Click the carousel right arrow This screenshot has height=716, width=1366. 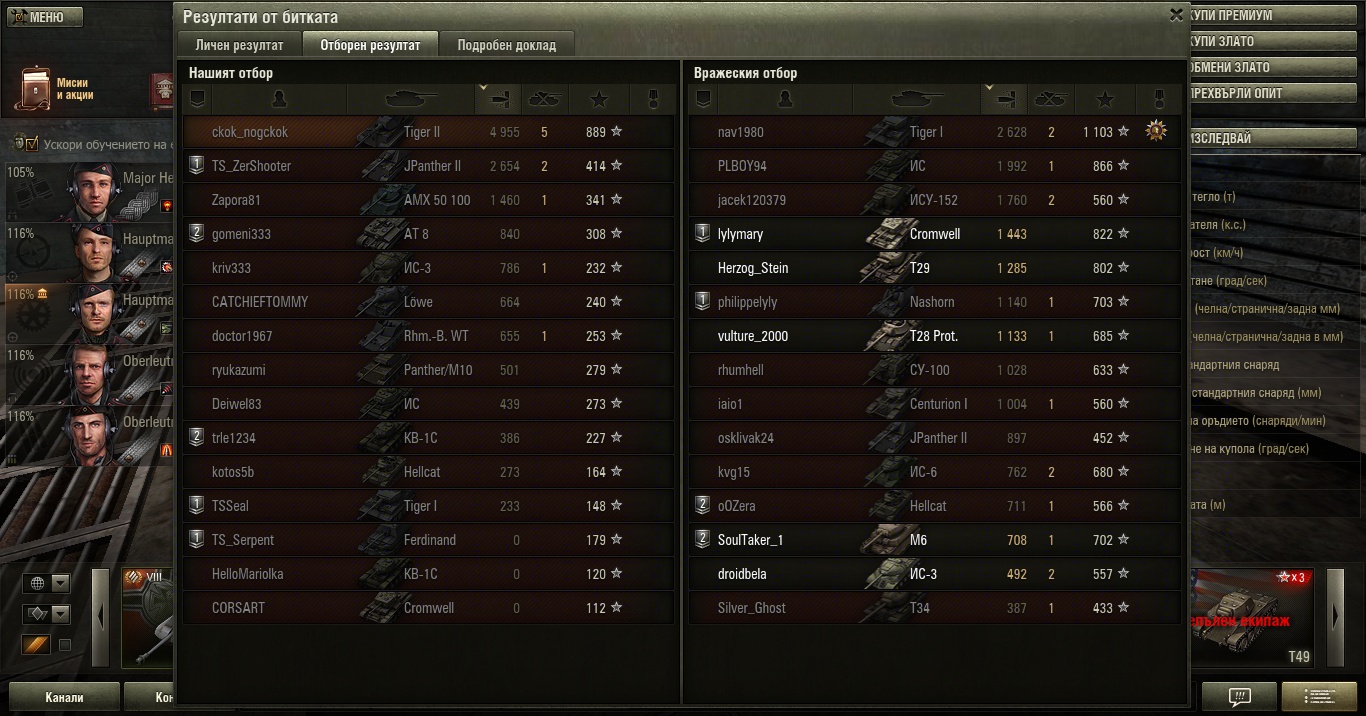tap(1336, 617)
